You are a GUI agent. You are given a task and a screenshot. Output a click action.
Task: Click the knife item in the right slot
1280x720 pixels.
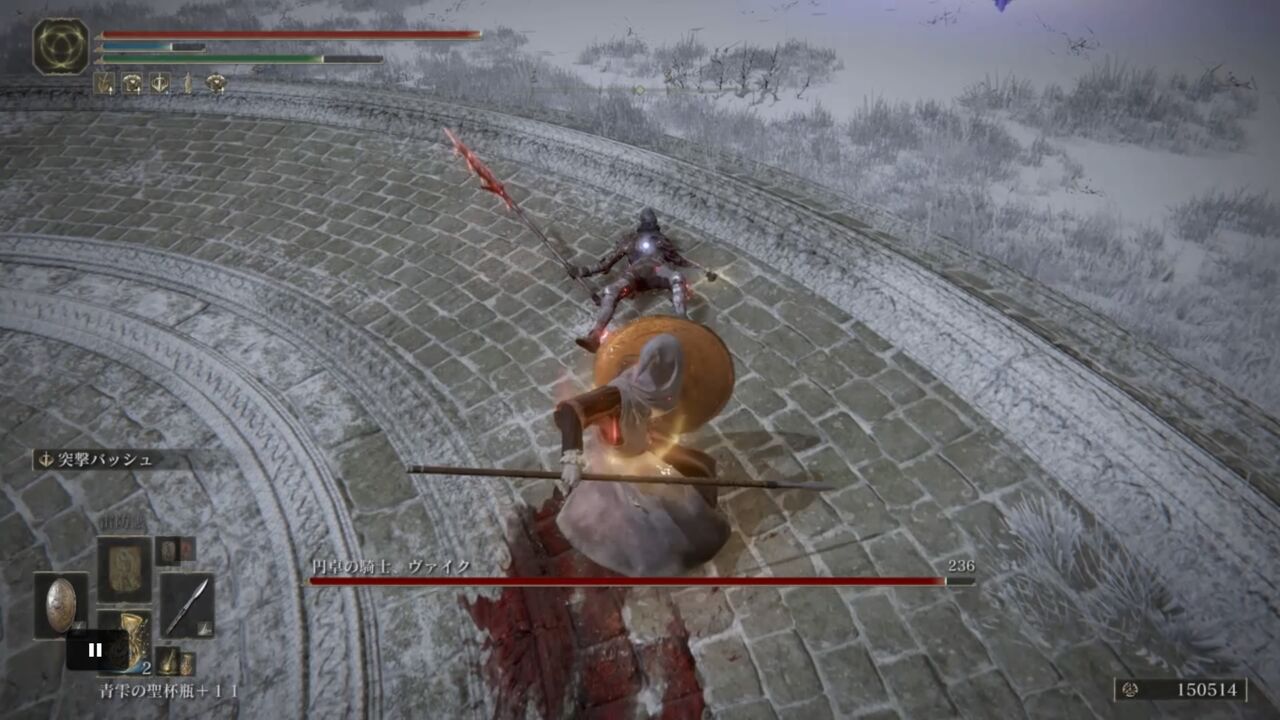(x=187, y=603)
